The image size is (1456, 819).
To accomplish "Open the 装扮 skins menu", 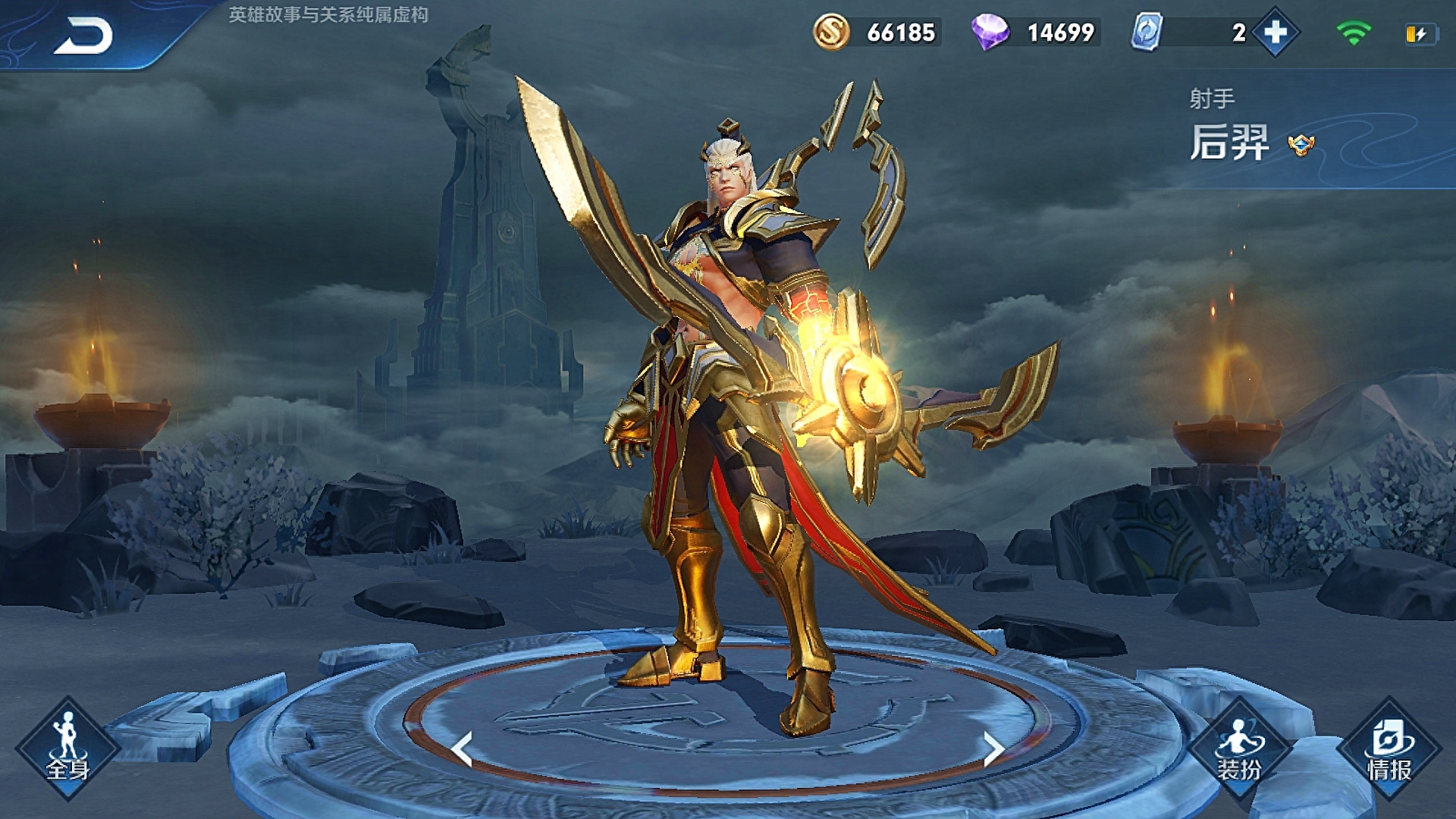I will pyautogui.click(x=1239, y=748).
